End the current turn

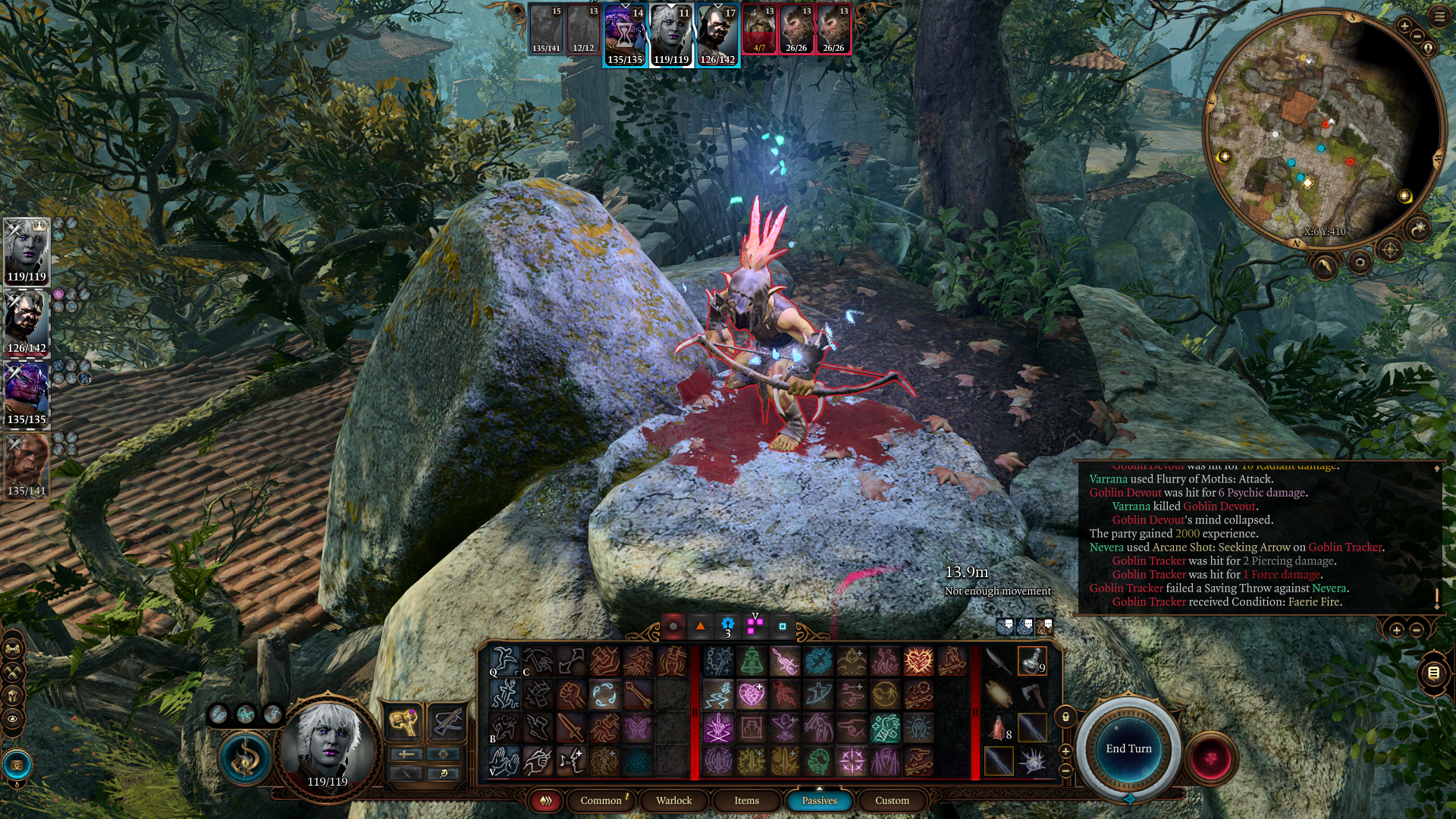[x=1128, y=748]
